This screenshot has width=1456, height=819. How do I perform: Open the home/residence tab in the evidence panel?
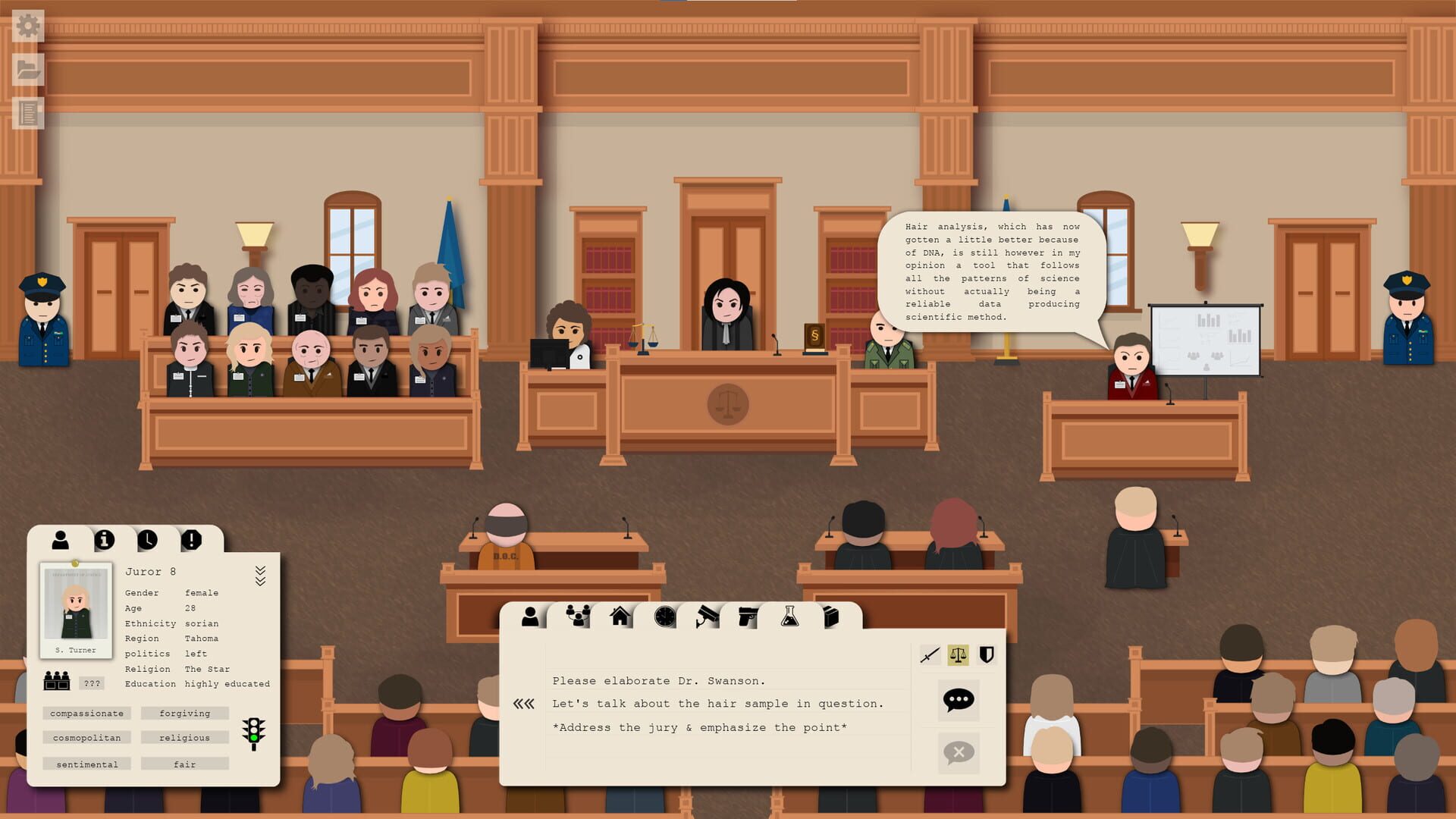click(x=620, y=617)
